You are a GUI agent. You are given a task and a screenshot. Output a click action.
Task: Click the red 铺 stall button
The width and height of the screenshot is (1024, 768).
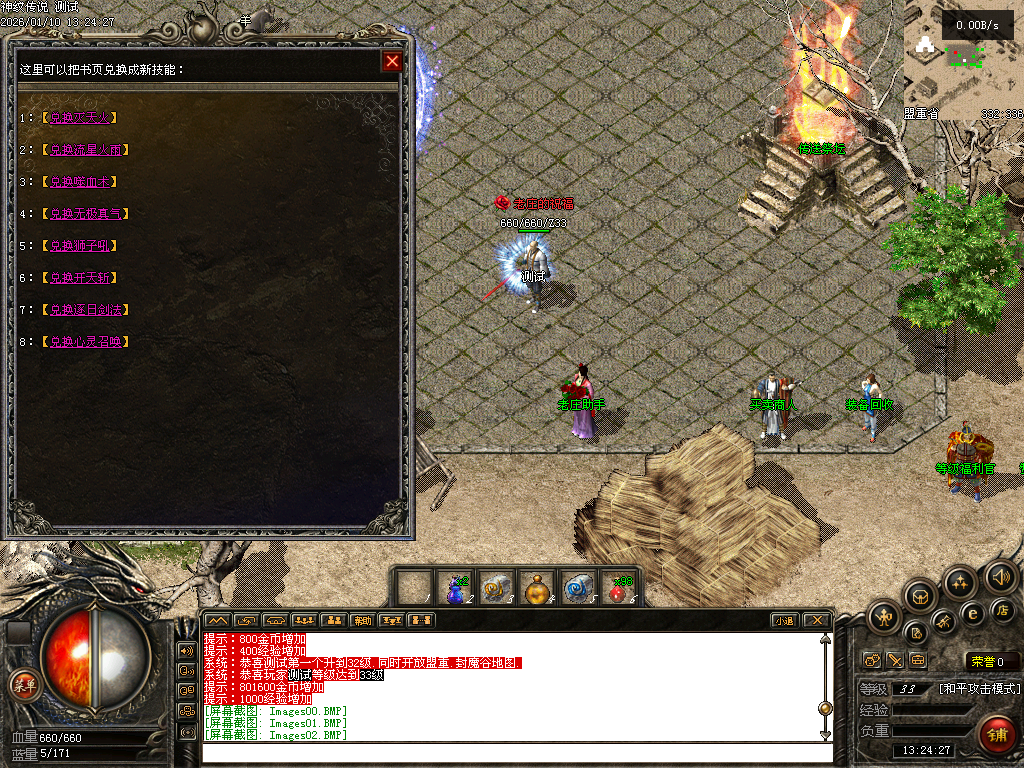pos(994,733)
